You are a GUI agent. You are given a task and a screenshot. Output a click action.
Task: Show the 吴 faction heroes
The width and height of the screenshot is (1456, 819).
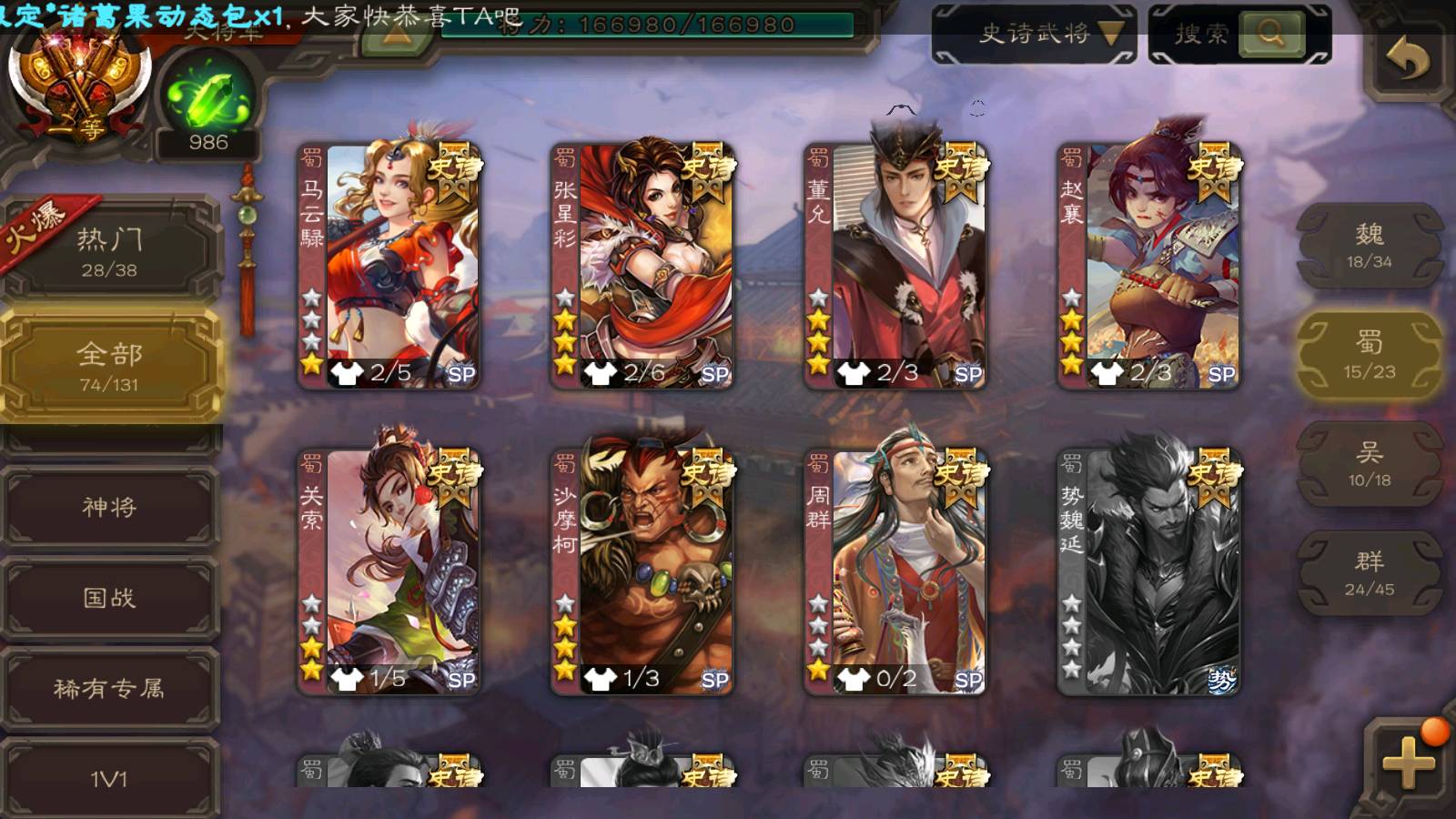[1369, 464]
